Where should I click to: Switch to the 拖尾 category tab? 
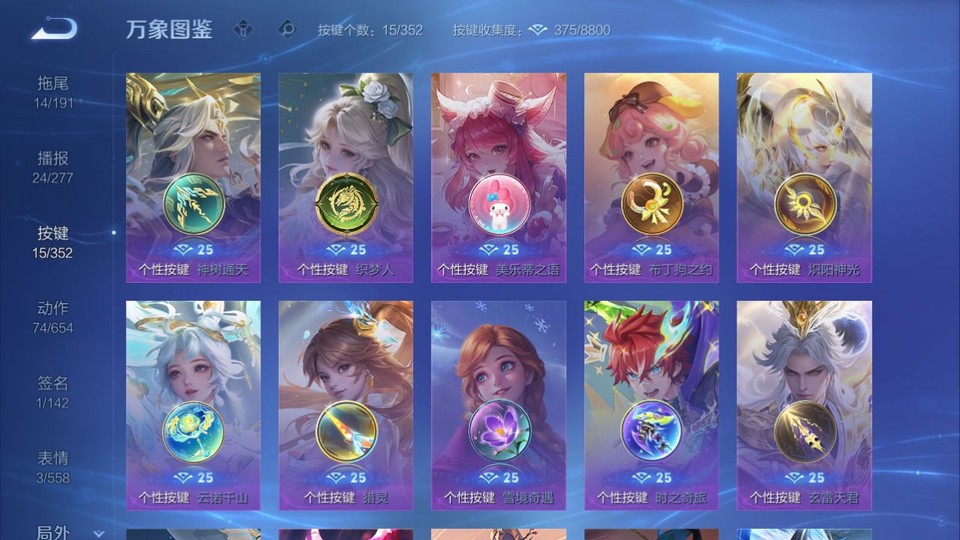53,92
